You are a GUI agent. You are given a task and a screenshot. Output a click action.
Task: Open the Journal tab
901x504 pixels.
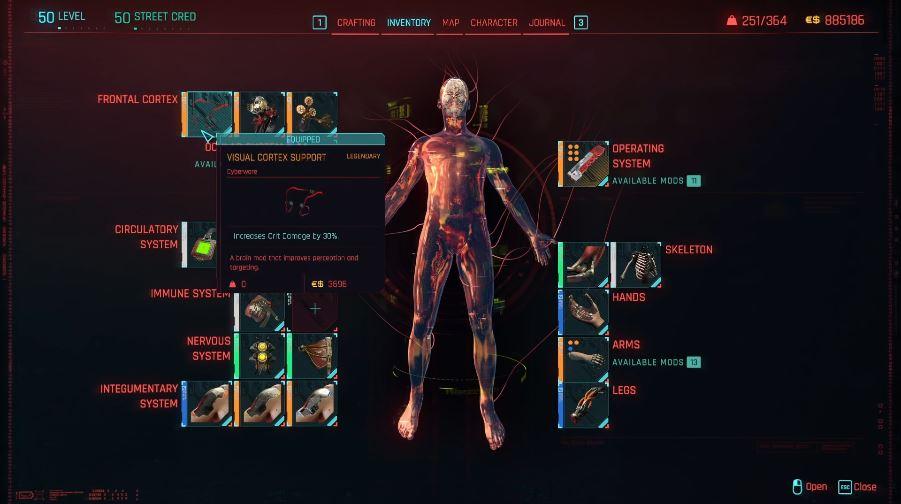click(x=547, y=22)
